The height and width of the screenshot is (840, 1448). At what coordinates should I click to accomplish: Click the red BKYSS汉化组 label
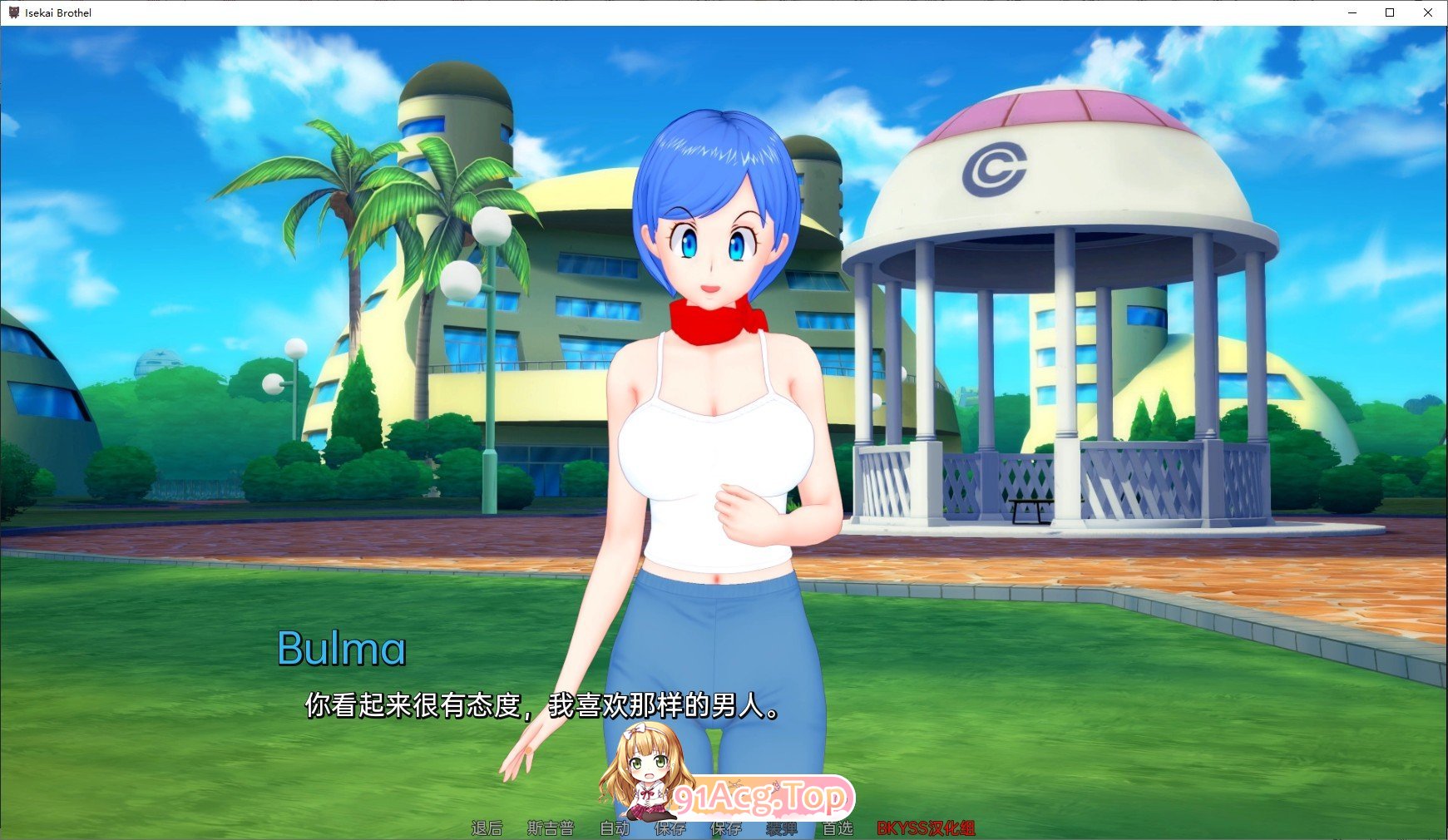926,828
